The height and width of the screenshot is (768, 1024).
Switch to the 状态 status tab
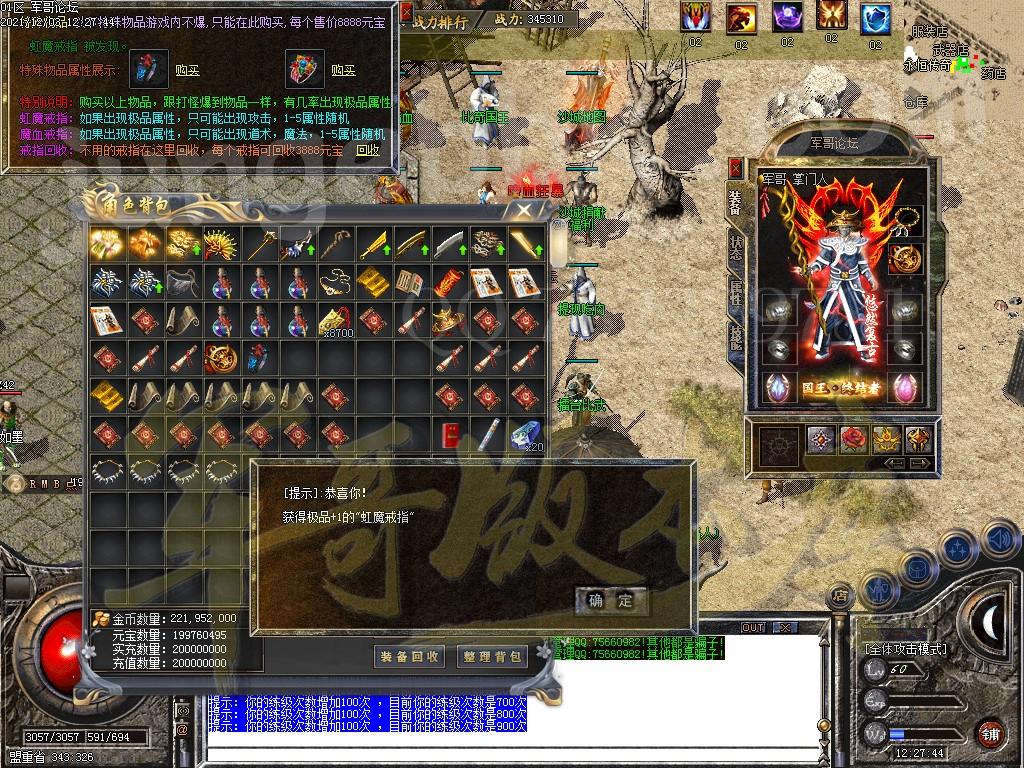tap(736, 248)
